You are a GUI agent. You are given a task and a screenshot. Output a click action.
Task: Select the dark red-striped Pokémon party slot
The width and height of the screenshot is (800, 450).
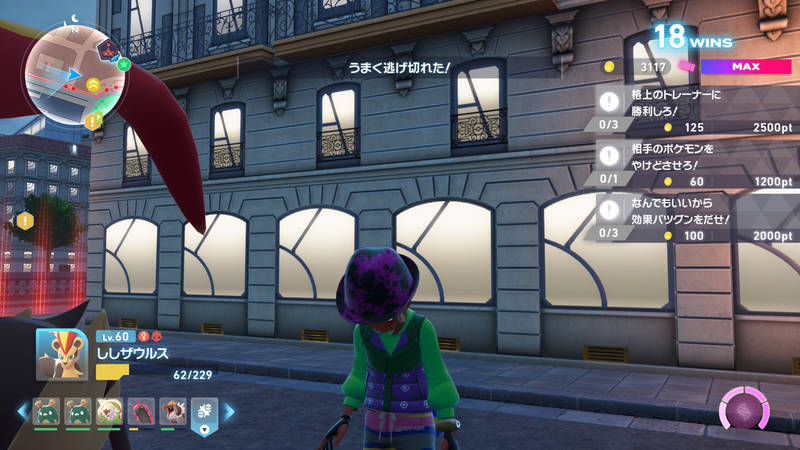coord(140,411)
